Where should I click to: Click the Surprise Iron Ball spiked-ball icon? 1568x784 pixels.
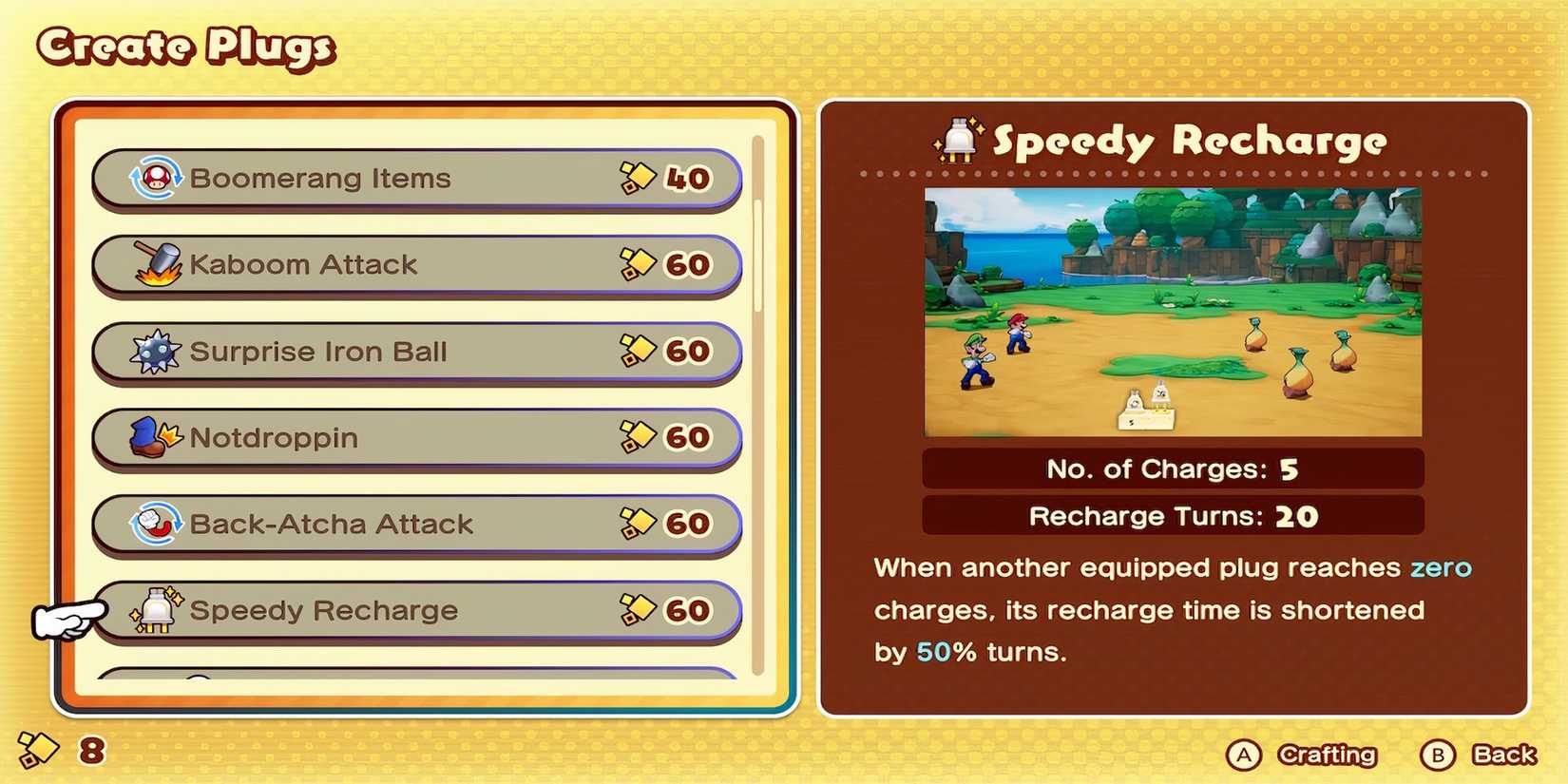tap(156, 351)
